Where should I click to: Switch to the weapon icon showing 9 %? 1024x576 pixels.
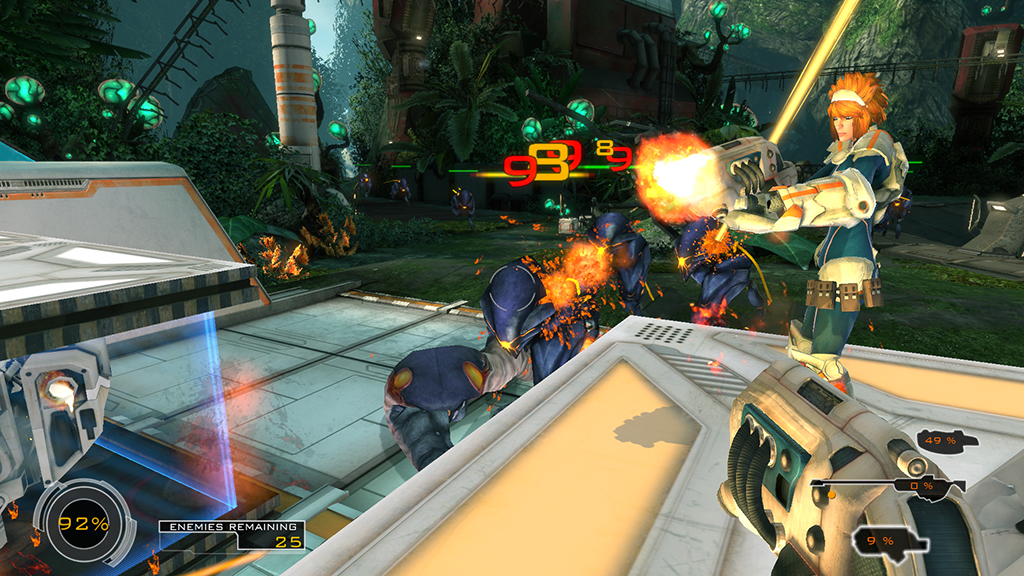click(x=885, y=541)
